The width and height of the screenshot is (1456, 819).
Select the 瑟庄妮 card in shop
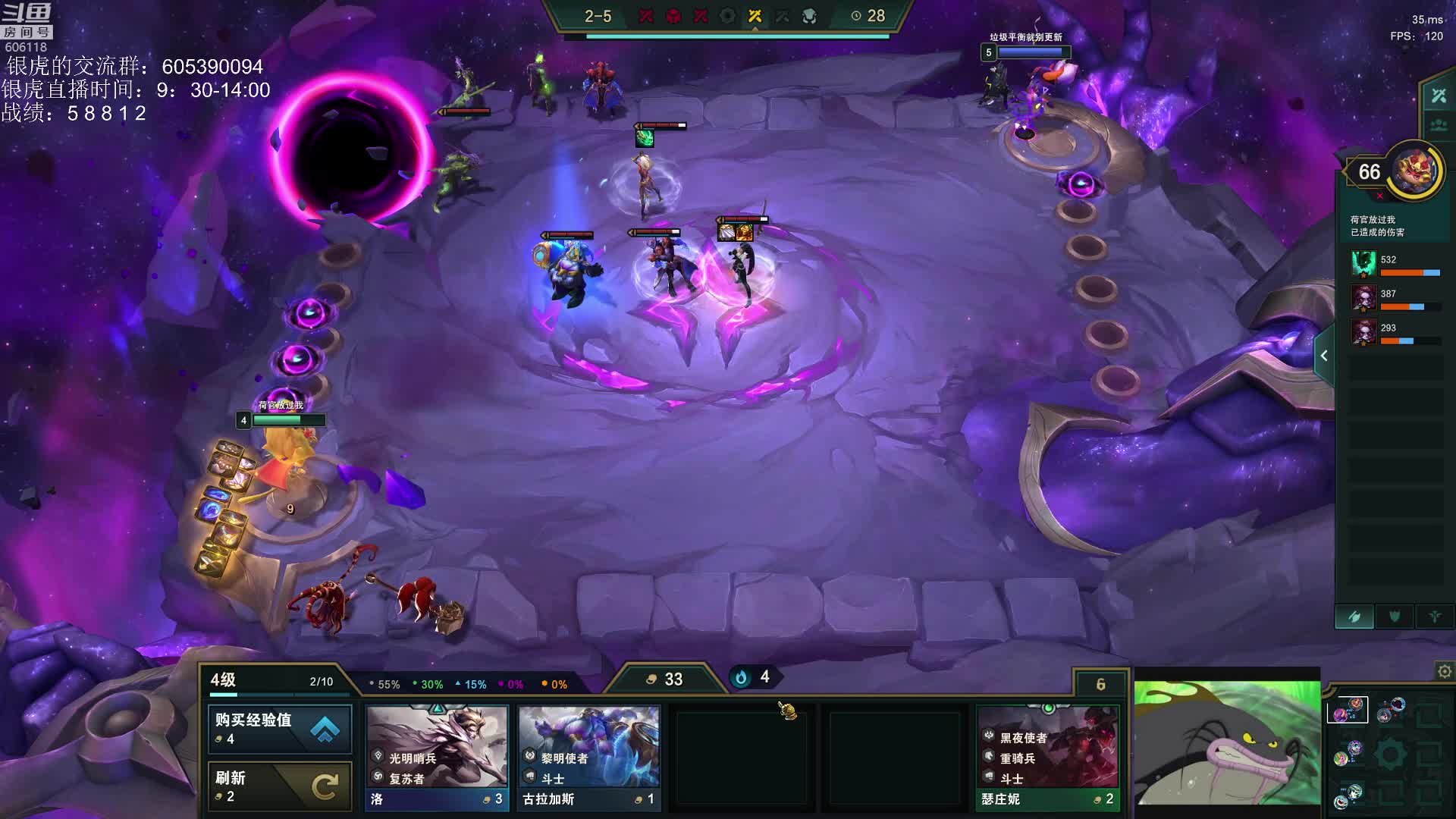pos(1047,758)
